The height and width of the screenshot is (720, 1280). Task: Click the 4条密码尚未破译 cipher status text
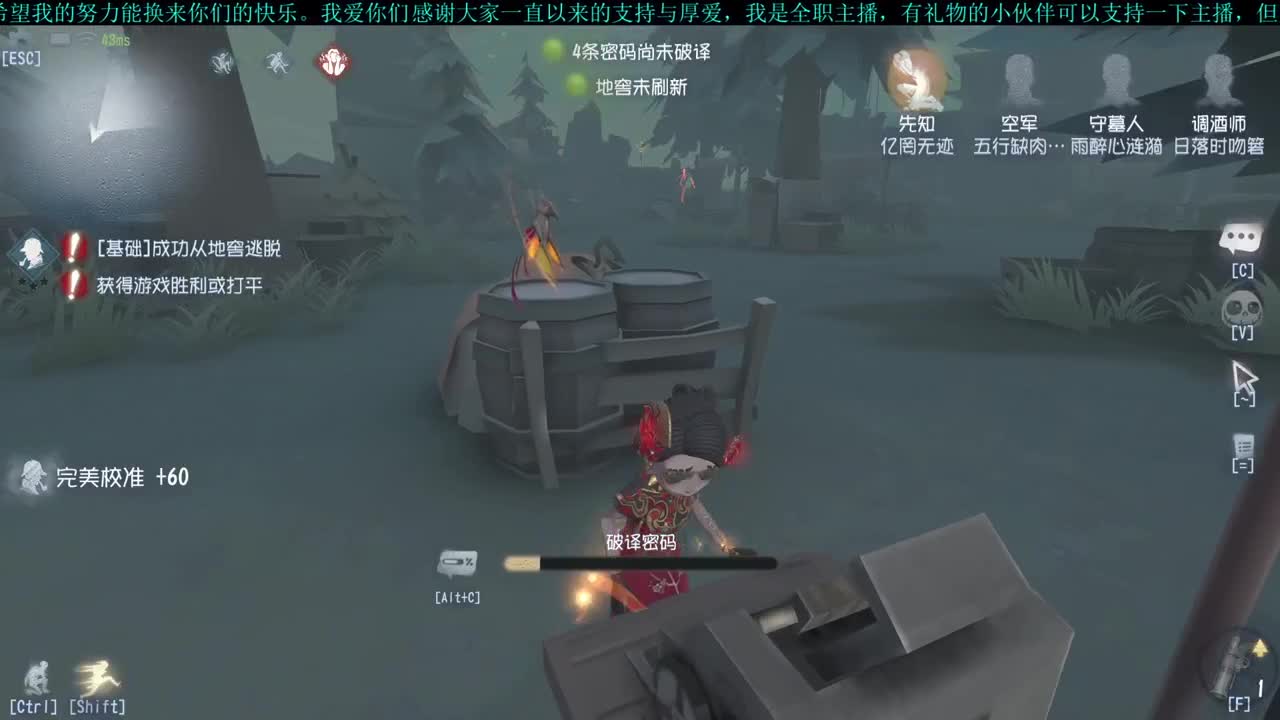coord(643,53)
